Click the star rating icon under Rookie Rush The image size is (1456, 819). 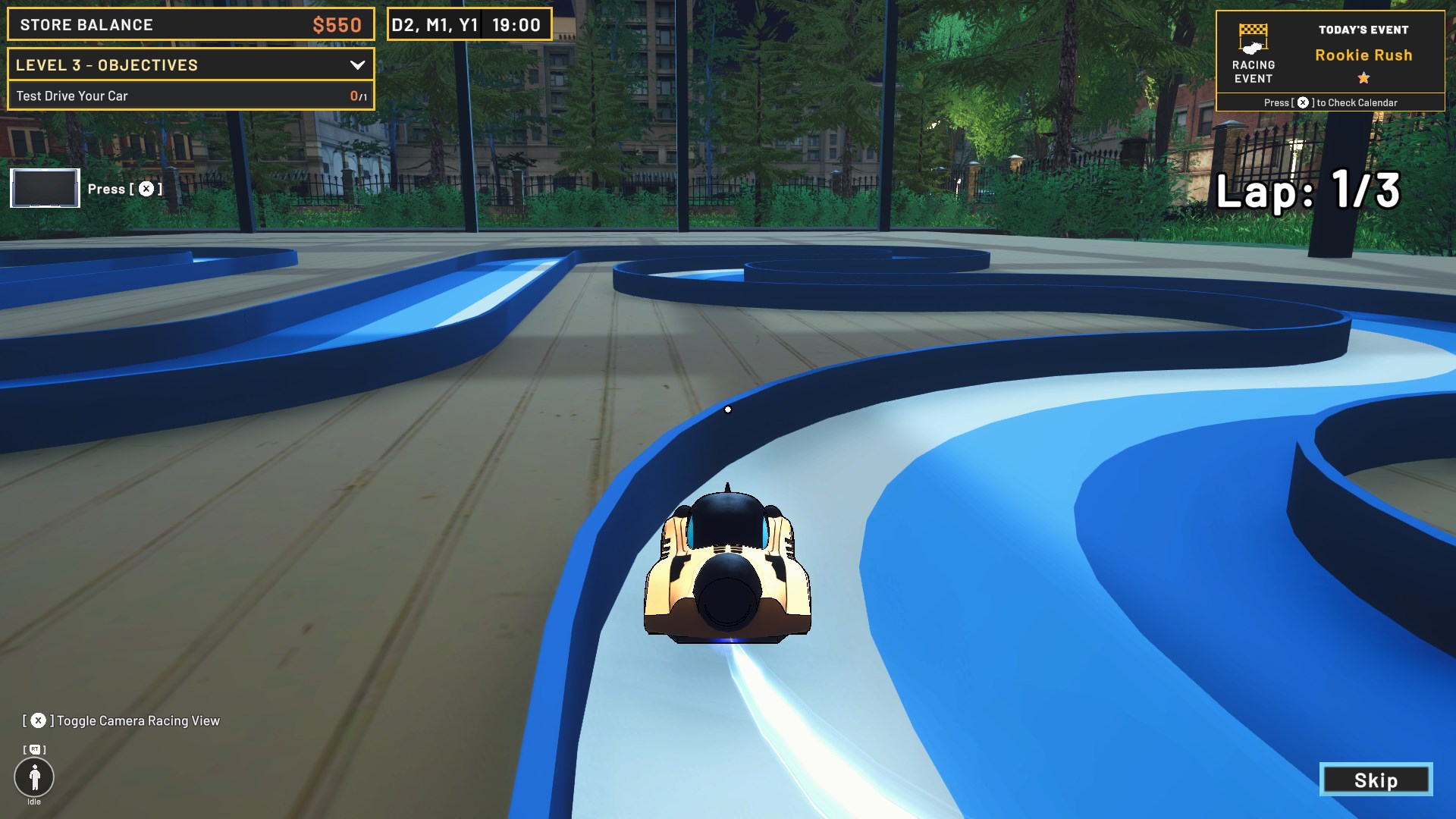click(x=1363, y=76)
